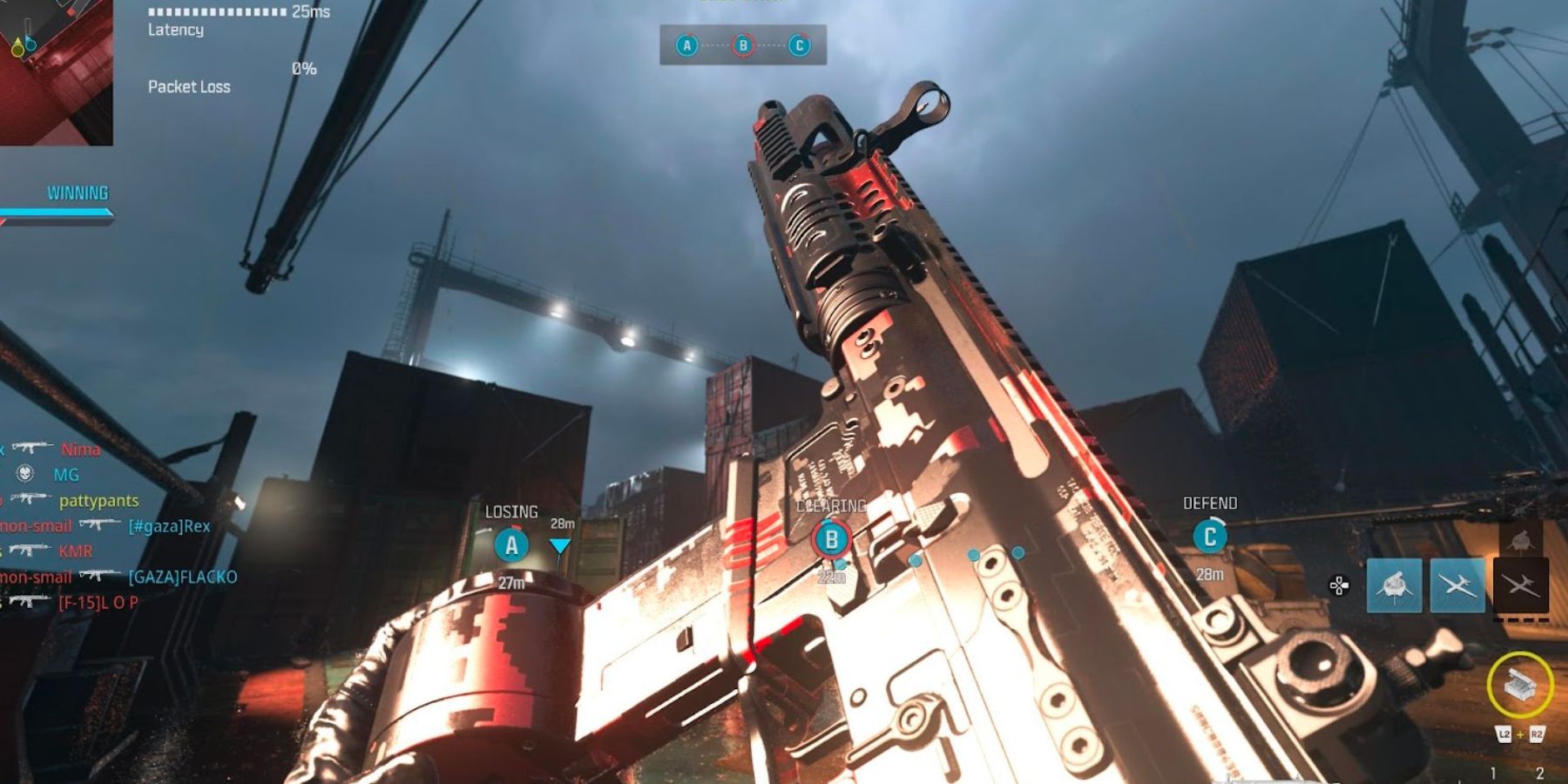Click the LOSING objective A marker
This screenshot has width=1568, height=784.
511,546
